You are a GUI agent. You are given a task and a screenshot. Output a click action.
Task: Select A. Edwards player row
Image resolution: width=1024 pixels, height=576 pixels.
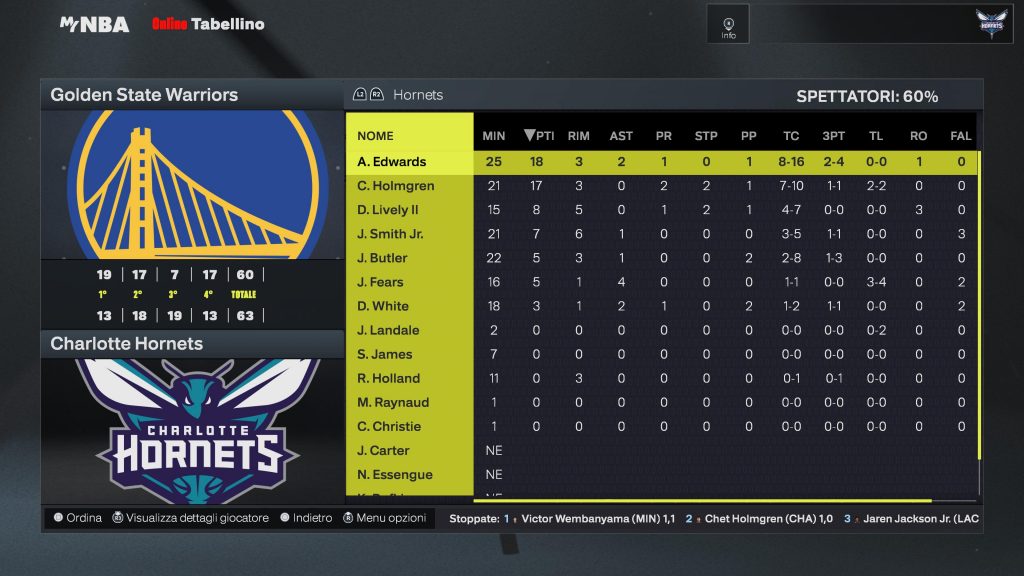tap(392, 162)
